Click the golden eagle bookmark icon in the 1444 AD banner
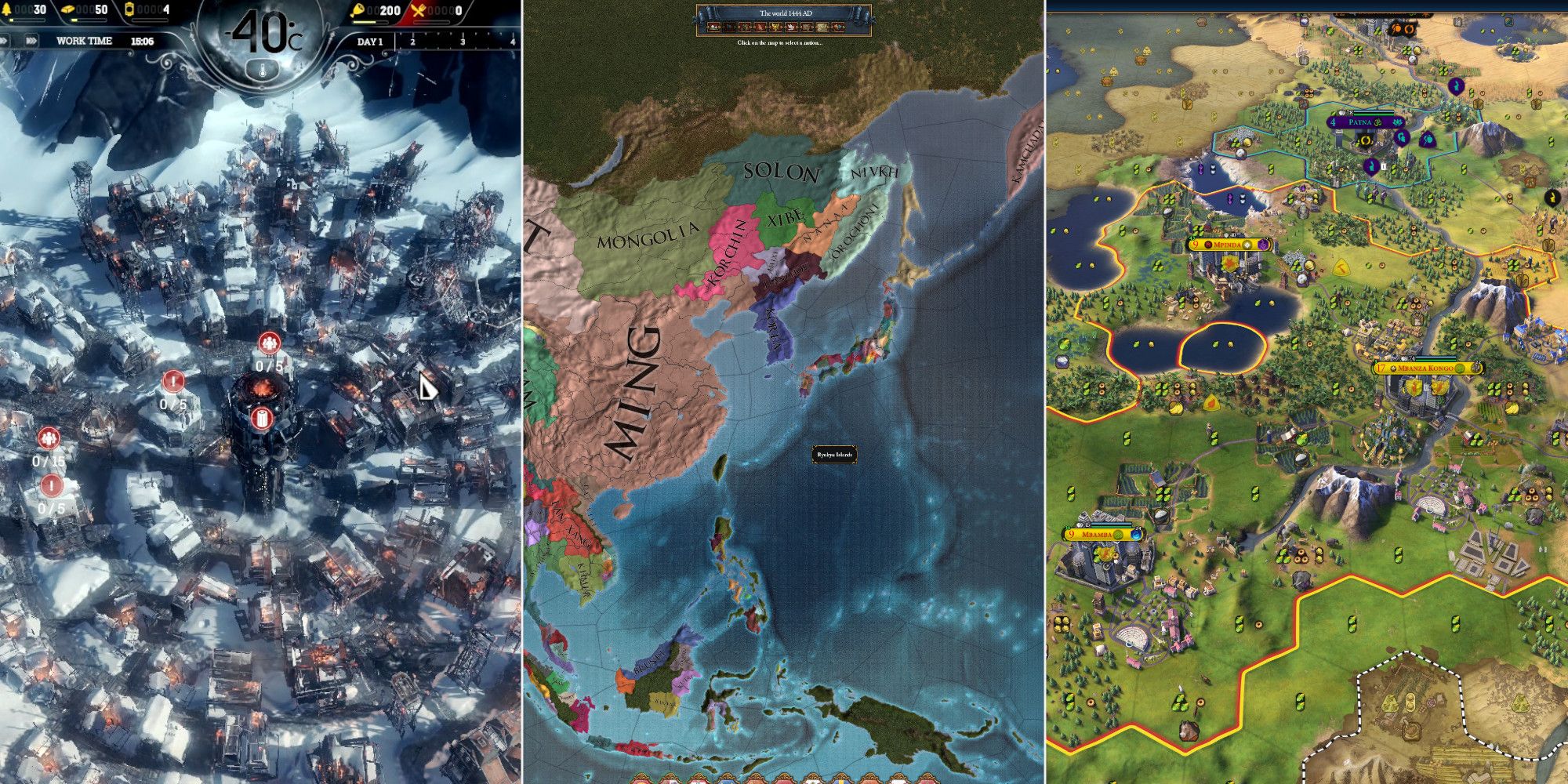The height and width of the screenshot is (784, 1568). [775, 27]
